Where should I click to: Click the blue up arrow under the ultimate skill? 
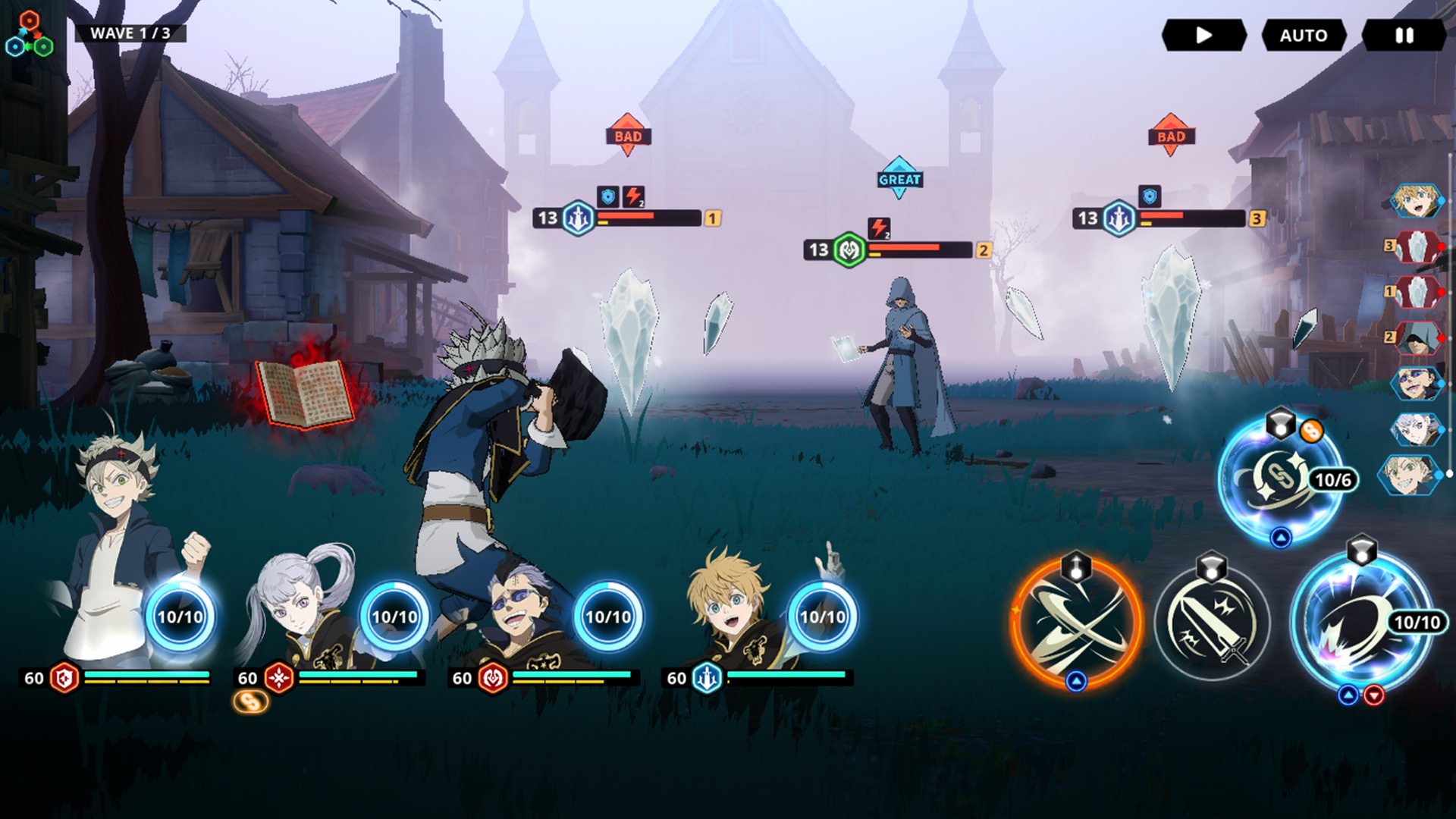(x=1348, y=693)
